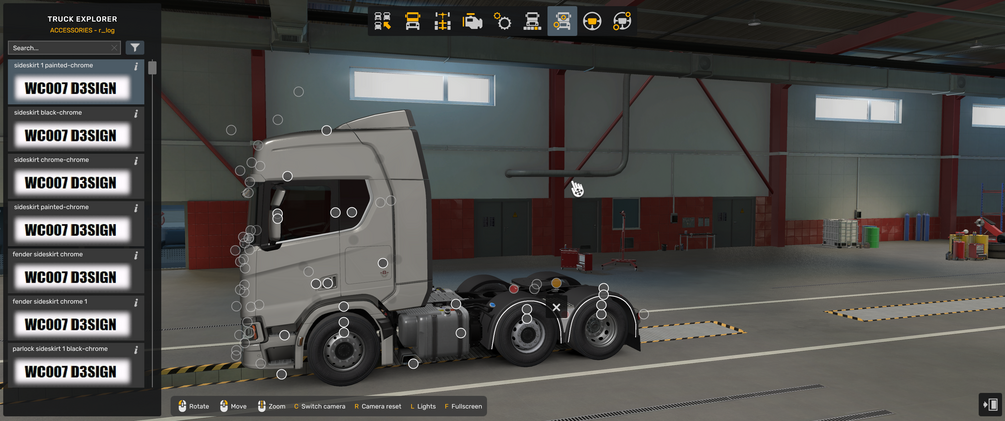Switch to the yellow cabin category

click(413, 21)
